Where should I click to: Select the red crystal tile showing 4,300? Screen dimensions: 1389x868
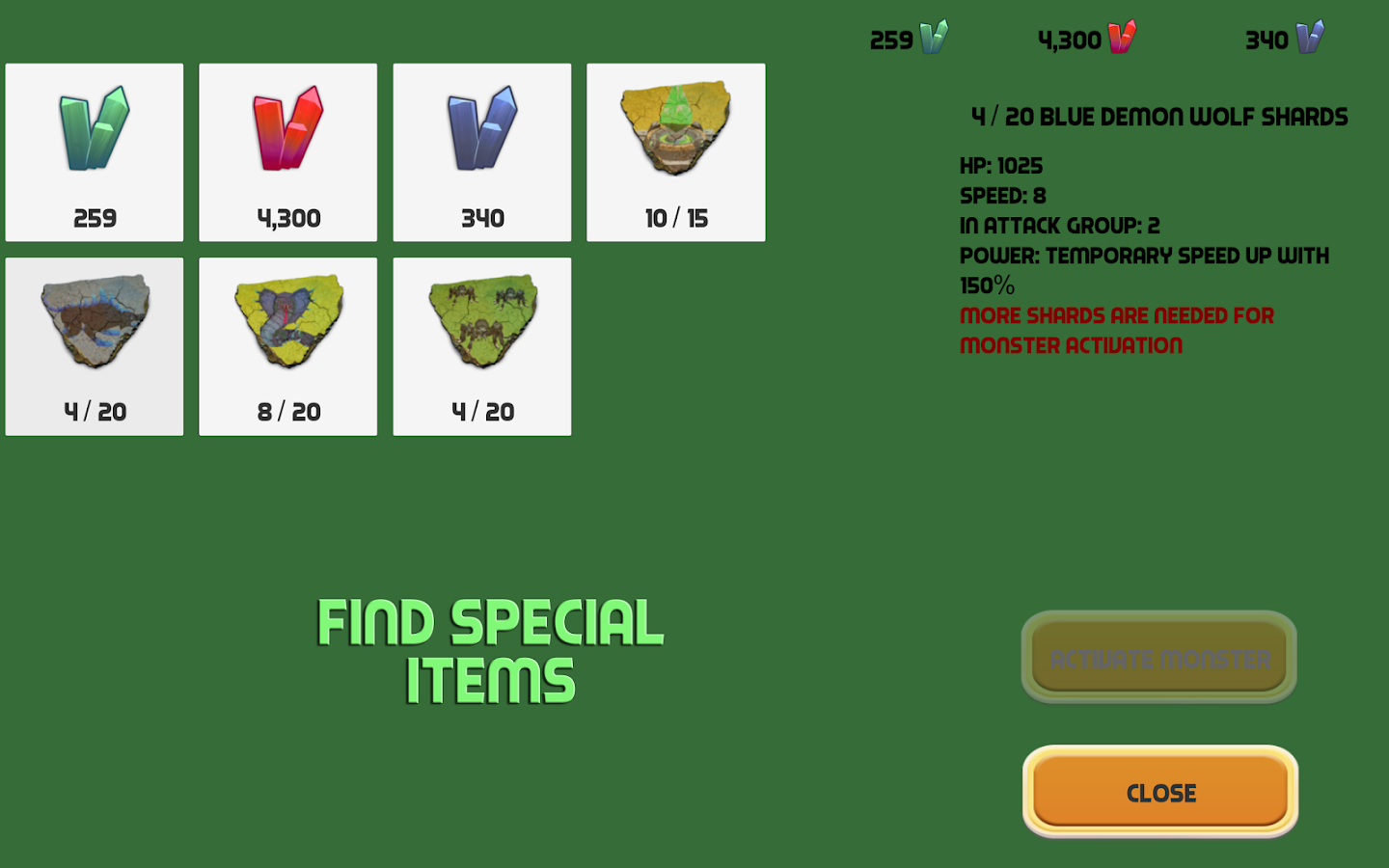click(x=287, y=151)
